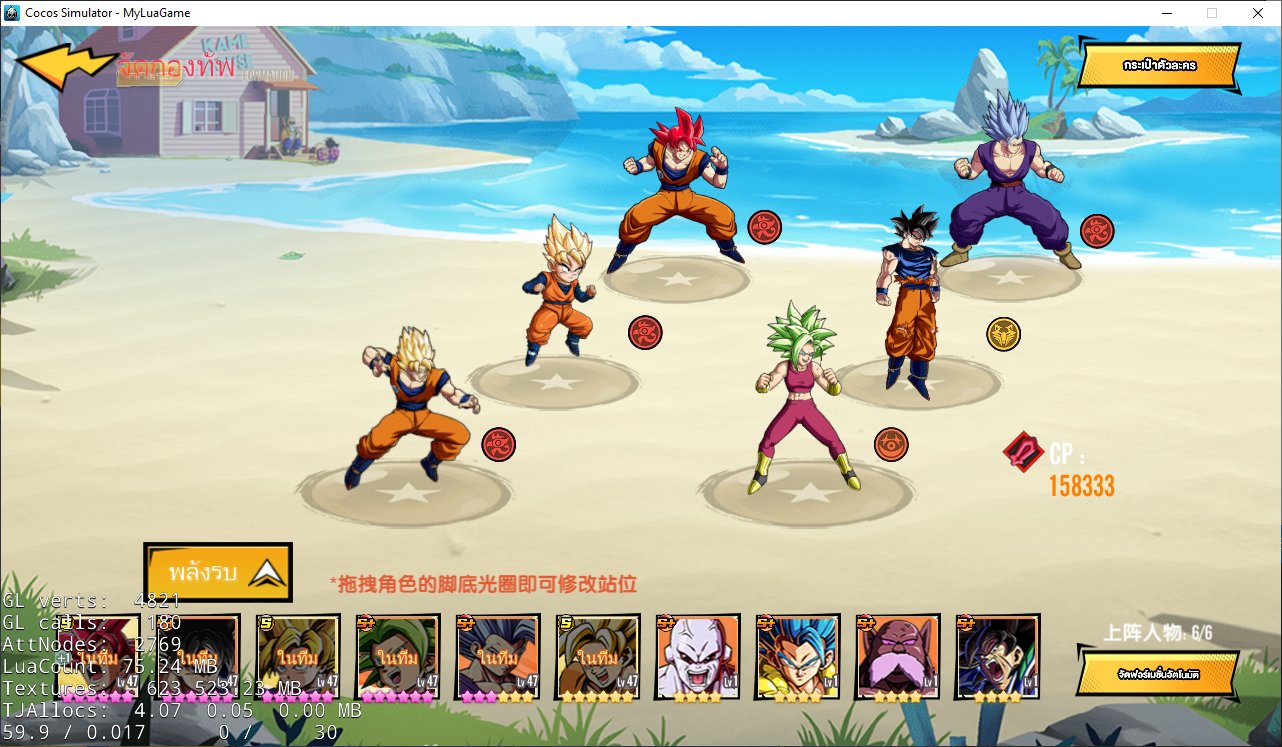Choose the blue-haired Gogeta card
Viewport: 1282px width, 747px height.
[x=797, y=657]
